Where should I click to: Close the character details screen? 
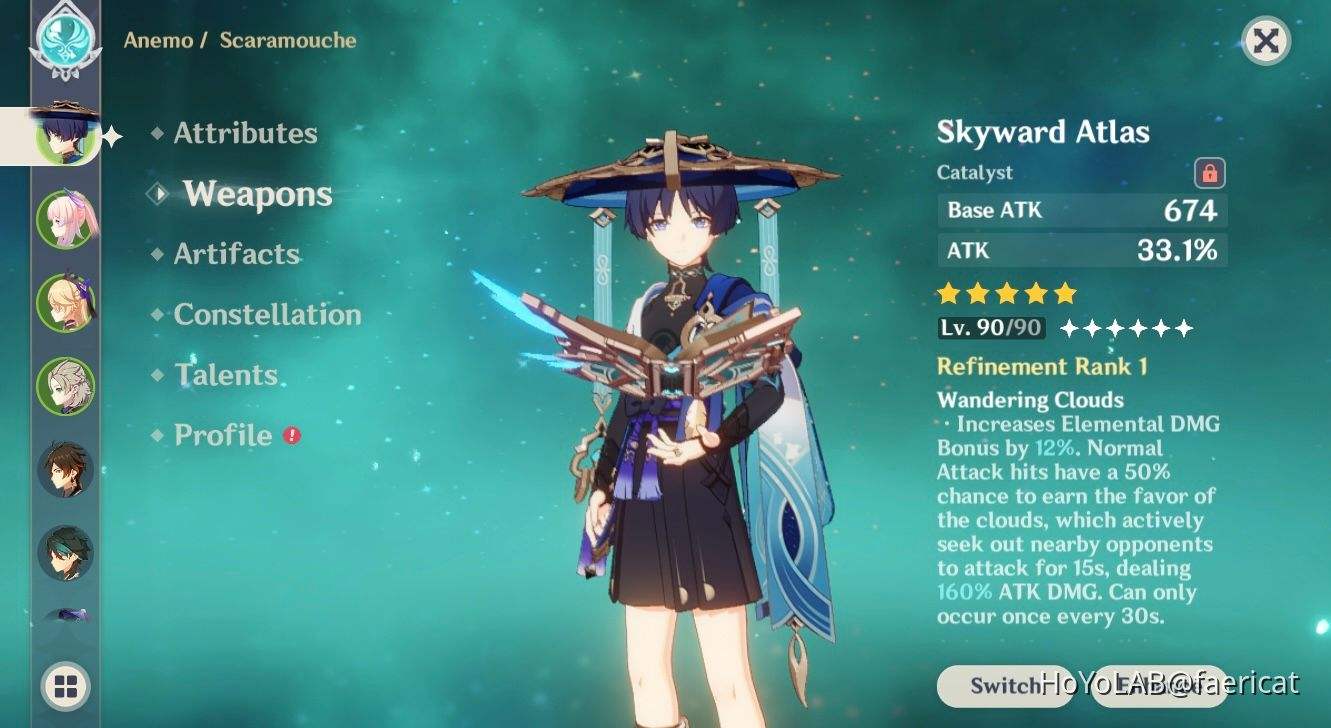pos(1266,41)
